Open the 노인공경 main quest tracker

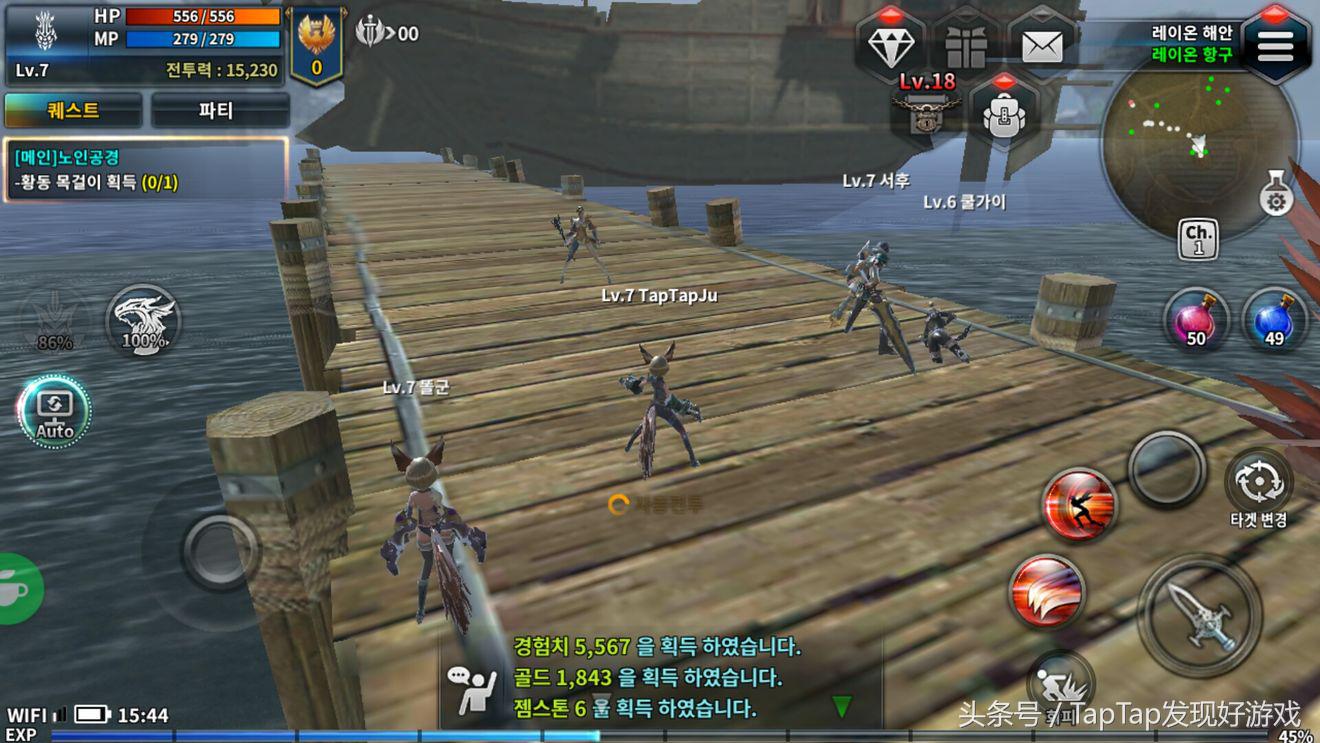click(145, 170)
